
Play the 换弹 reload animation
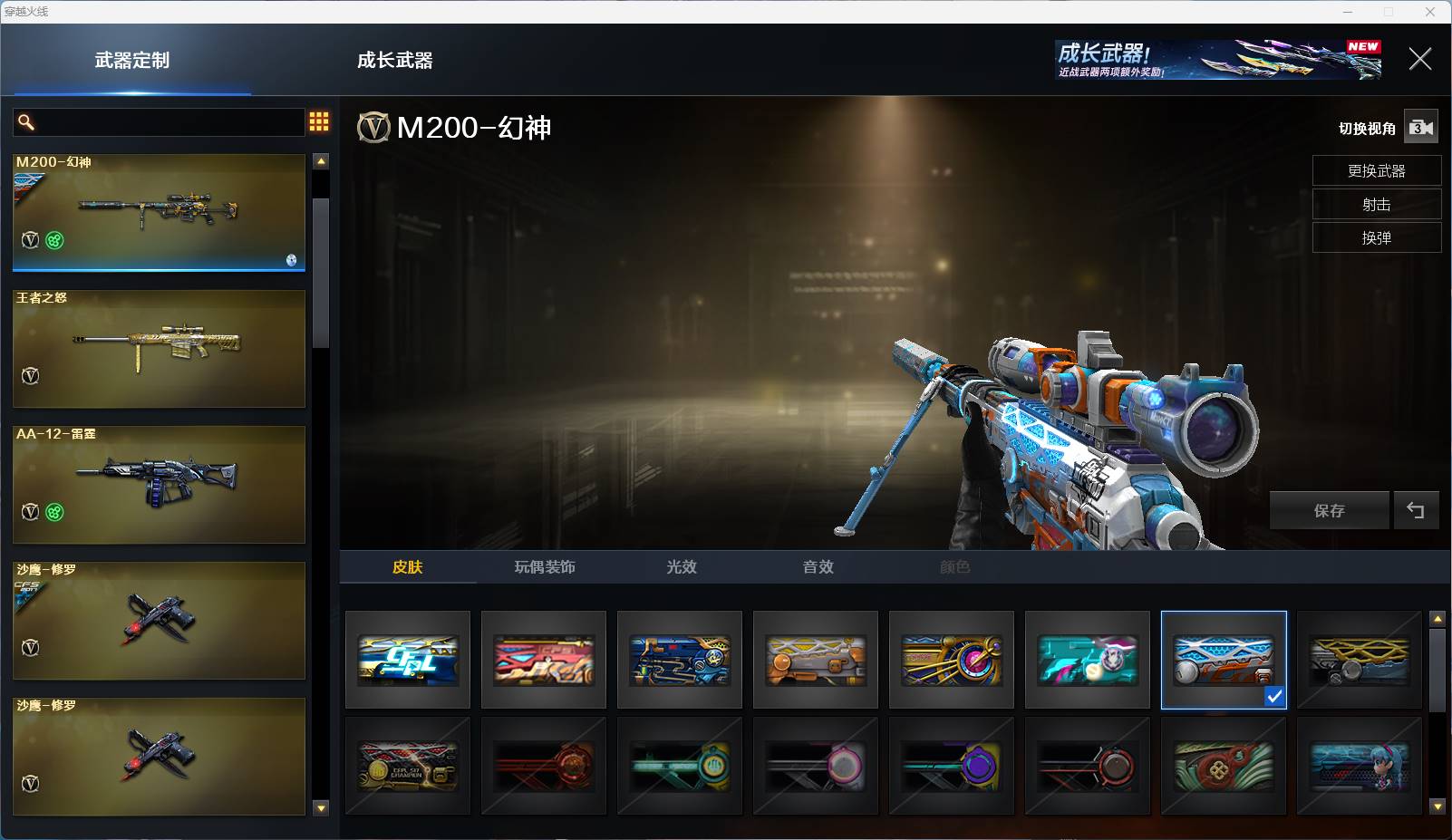(1376, 238)
